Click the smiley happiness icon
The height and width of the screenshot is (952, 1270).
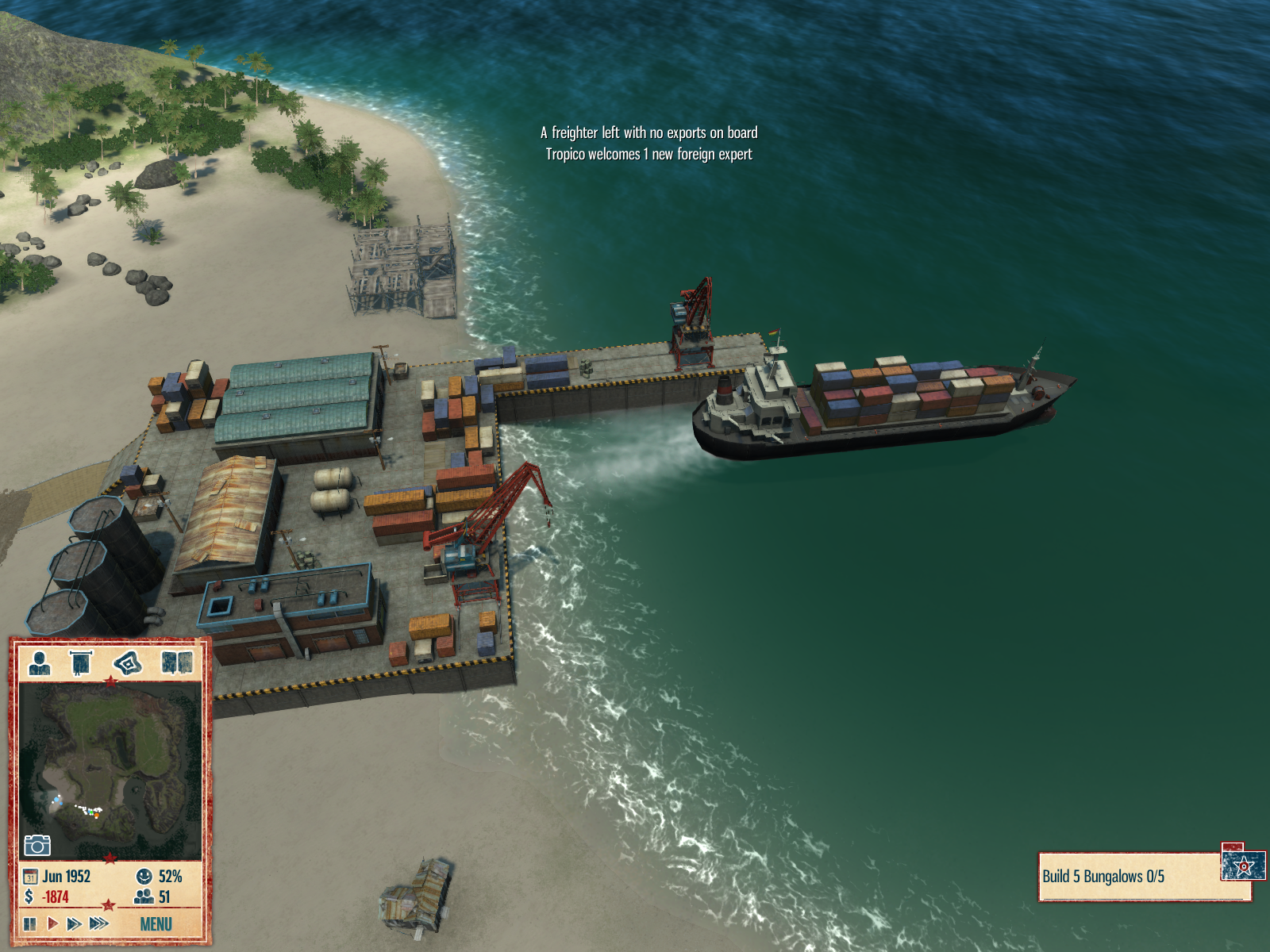[144, 877]
